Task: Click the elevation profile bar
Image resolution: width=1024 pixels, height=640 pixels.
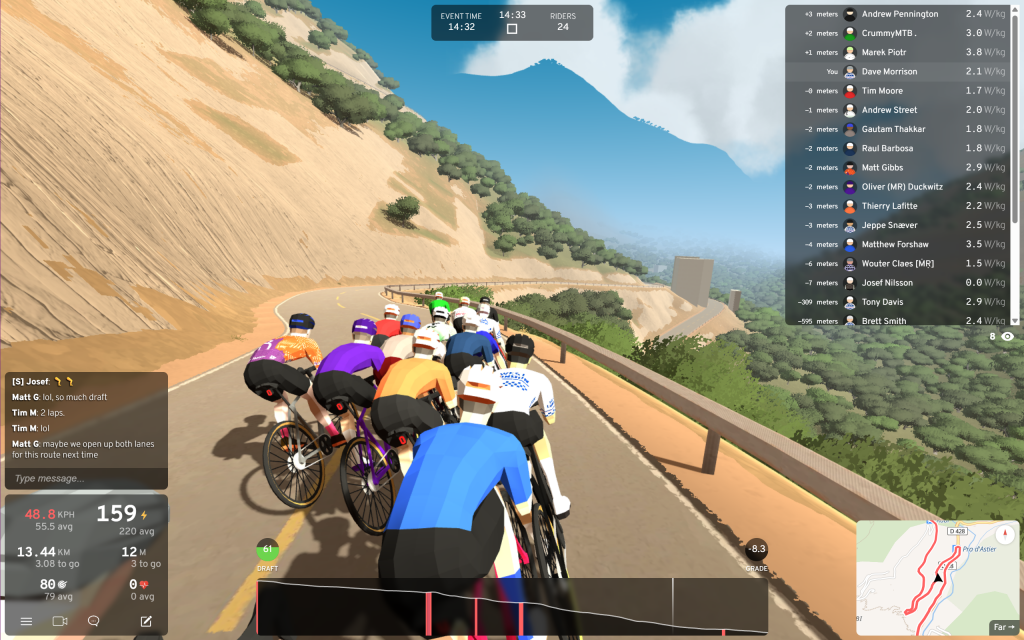Action: [512, 607]
